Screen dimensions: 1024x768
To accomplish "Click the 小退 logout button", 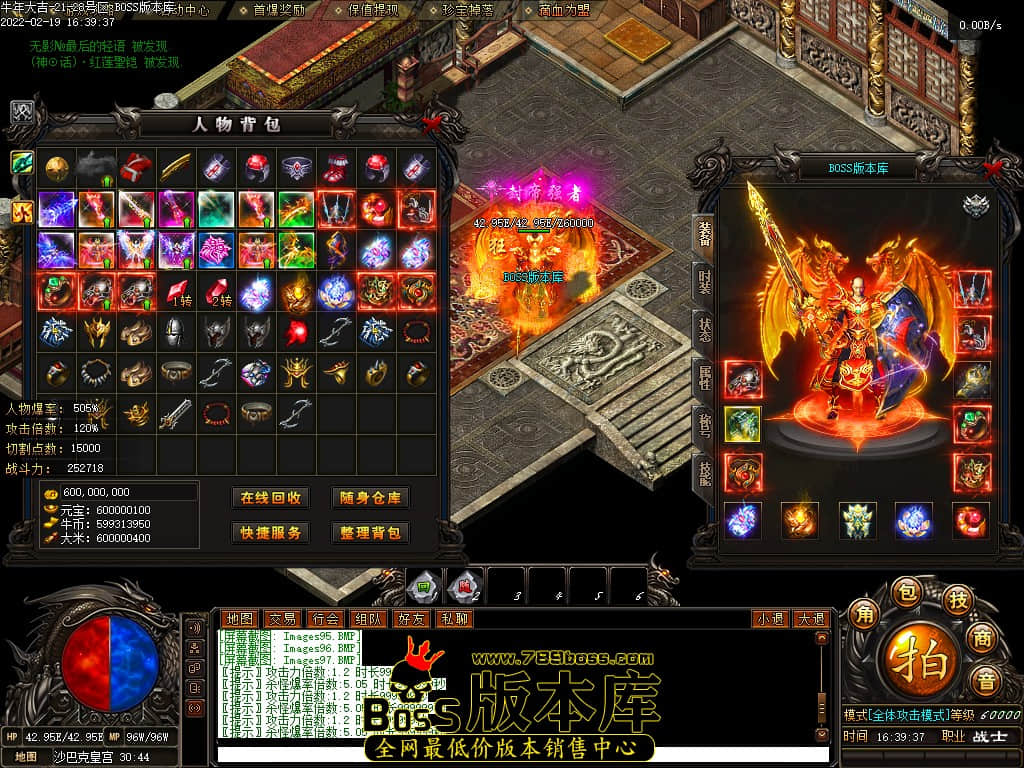I will pyautogui.click(x=770, y=619).
